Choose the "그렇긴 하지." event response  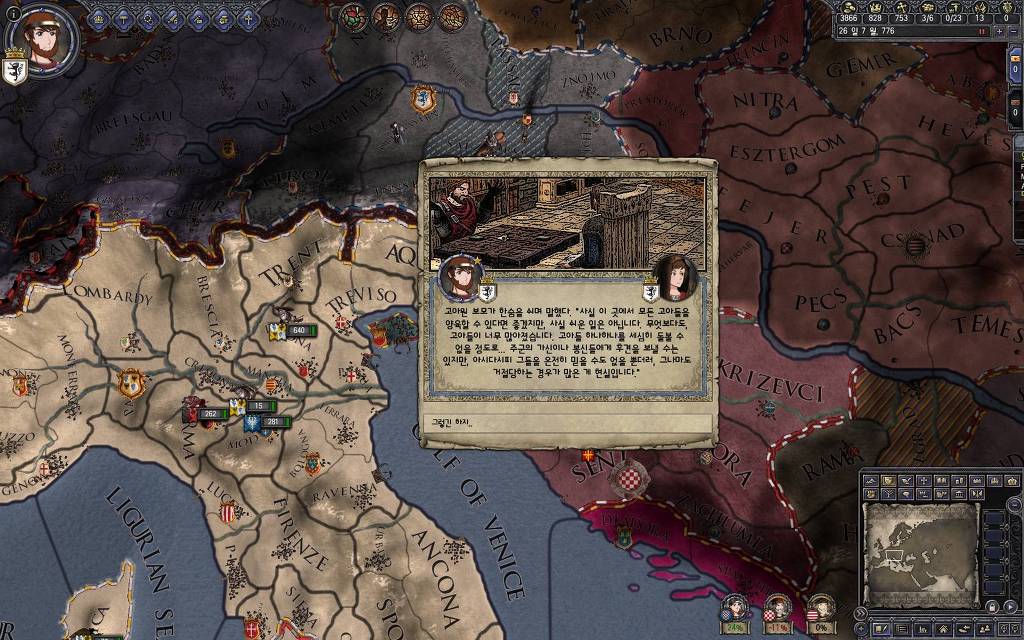pos(567,422)
